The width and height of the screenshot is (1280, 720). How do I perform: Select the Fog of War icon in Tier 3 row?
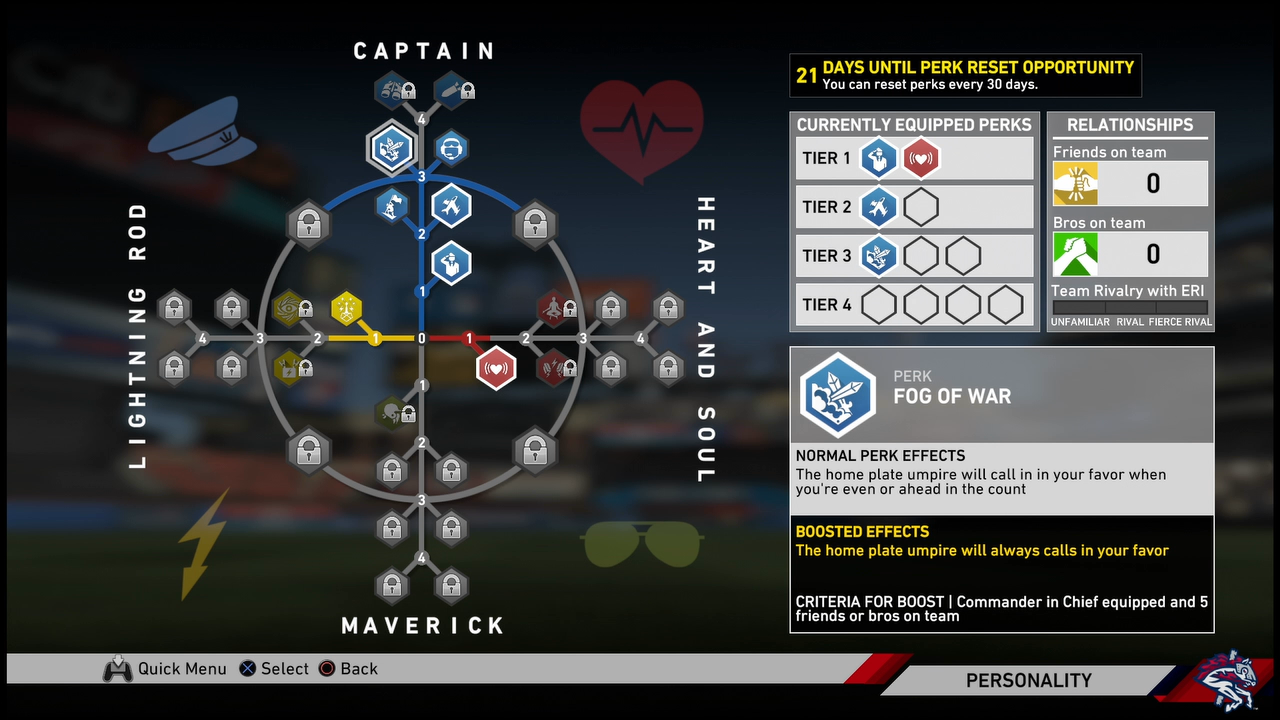click(x=878, y=256)
